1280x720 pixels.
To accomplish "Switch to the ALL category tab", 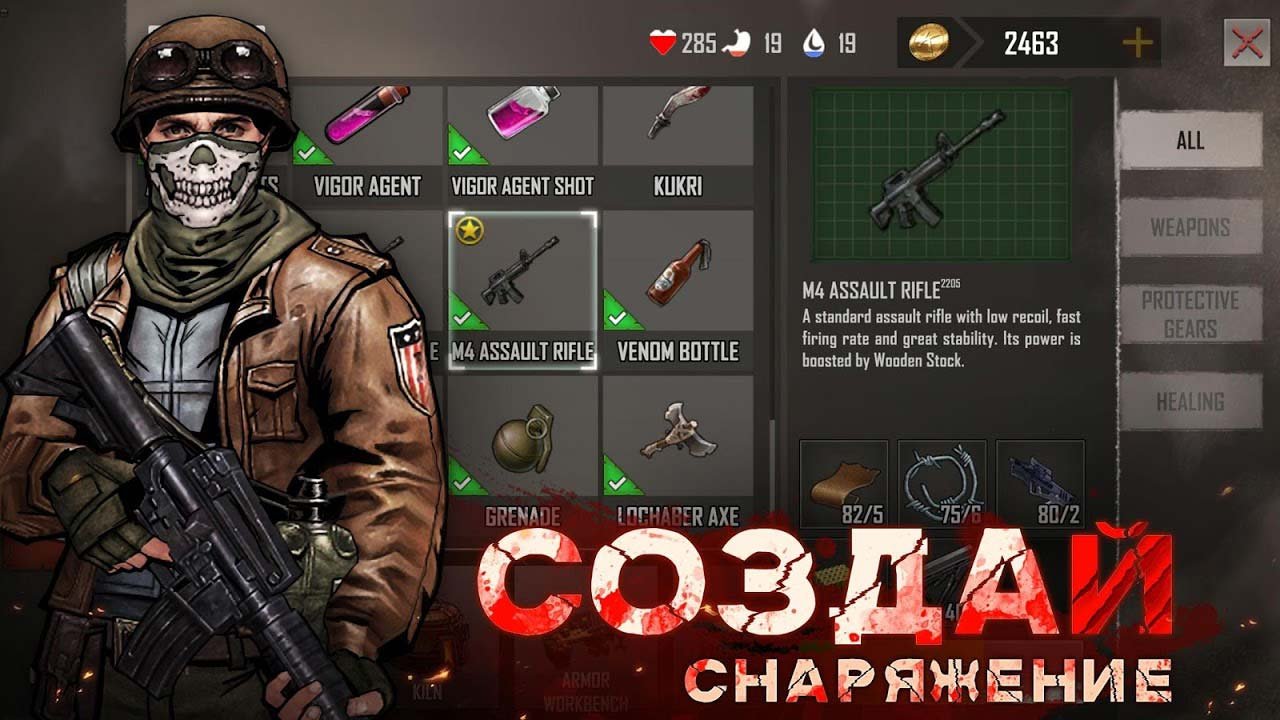I will [x=1190, y=141].
